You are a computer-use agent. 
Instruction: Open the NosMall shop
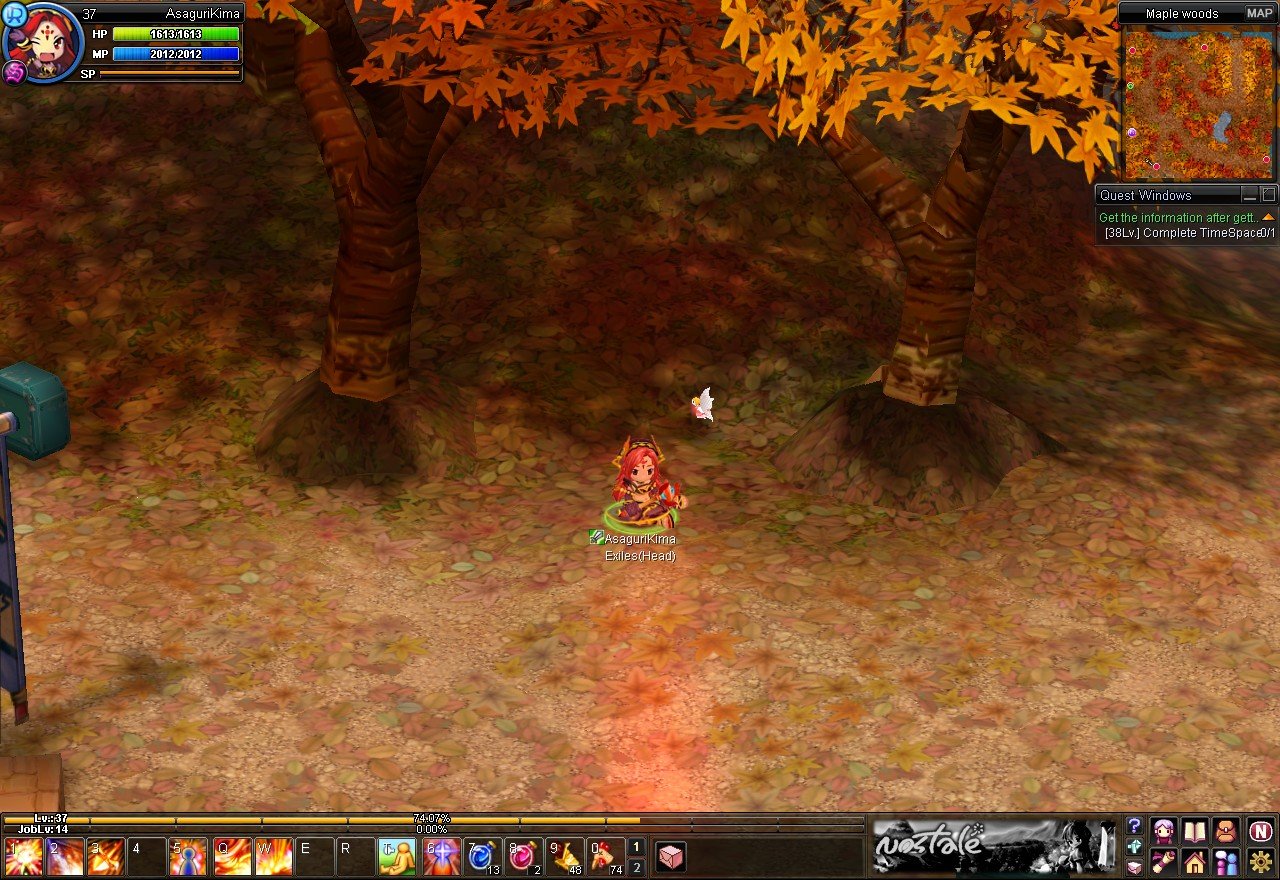[1261, 831]
